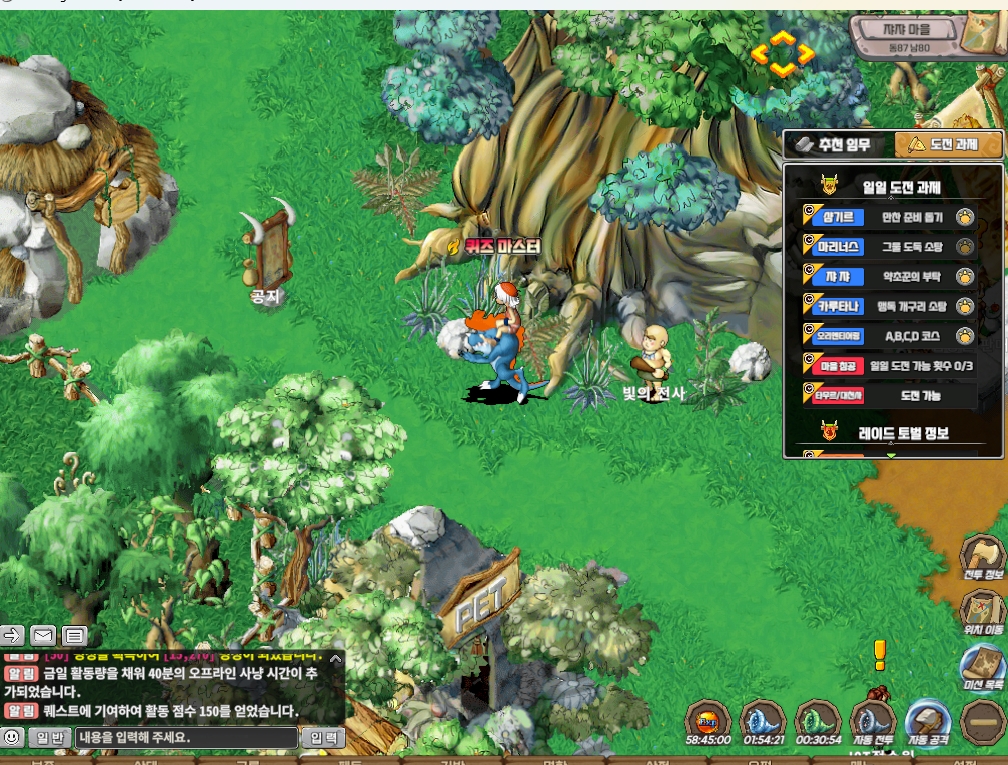Open the mail envelope button

(42, 635)
